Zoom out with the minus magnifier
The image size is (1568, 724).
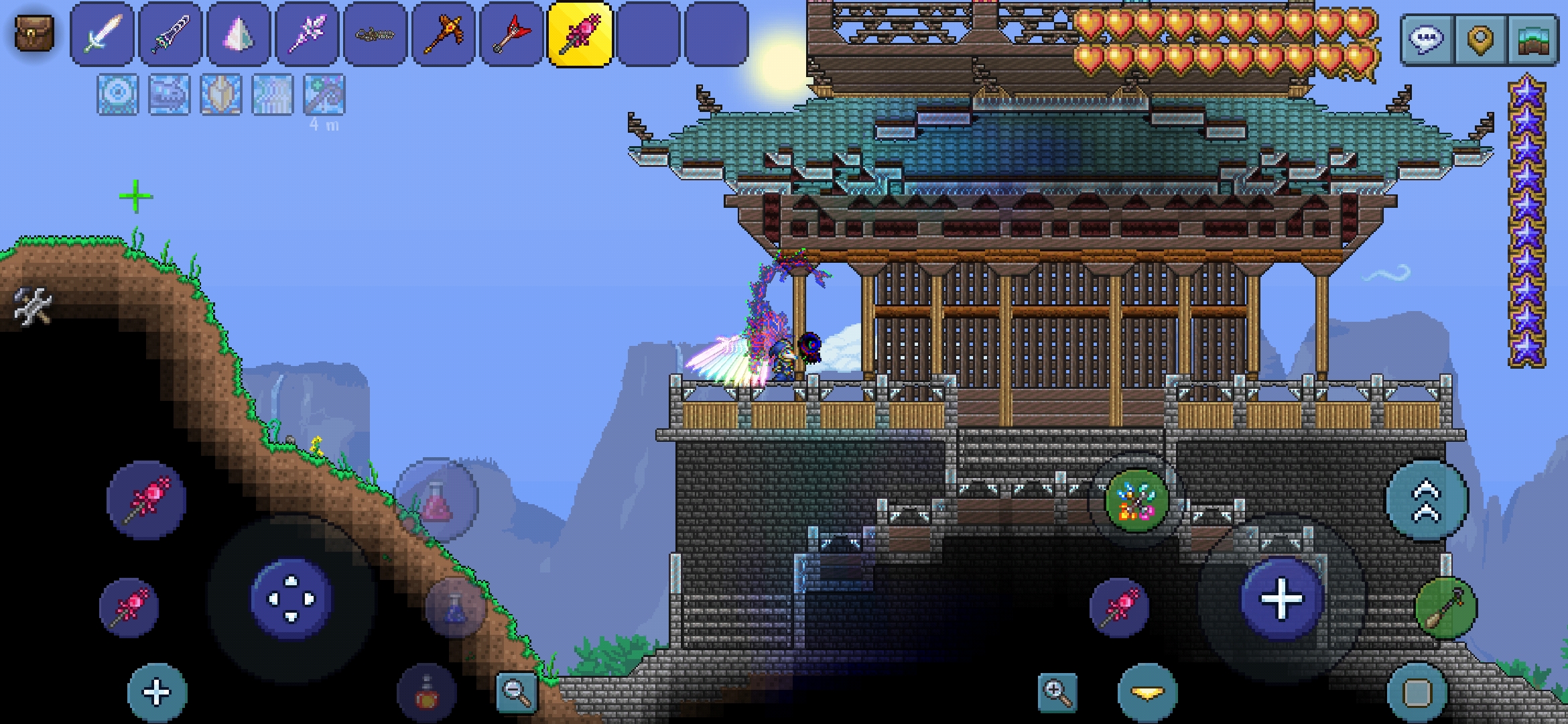517,692
